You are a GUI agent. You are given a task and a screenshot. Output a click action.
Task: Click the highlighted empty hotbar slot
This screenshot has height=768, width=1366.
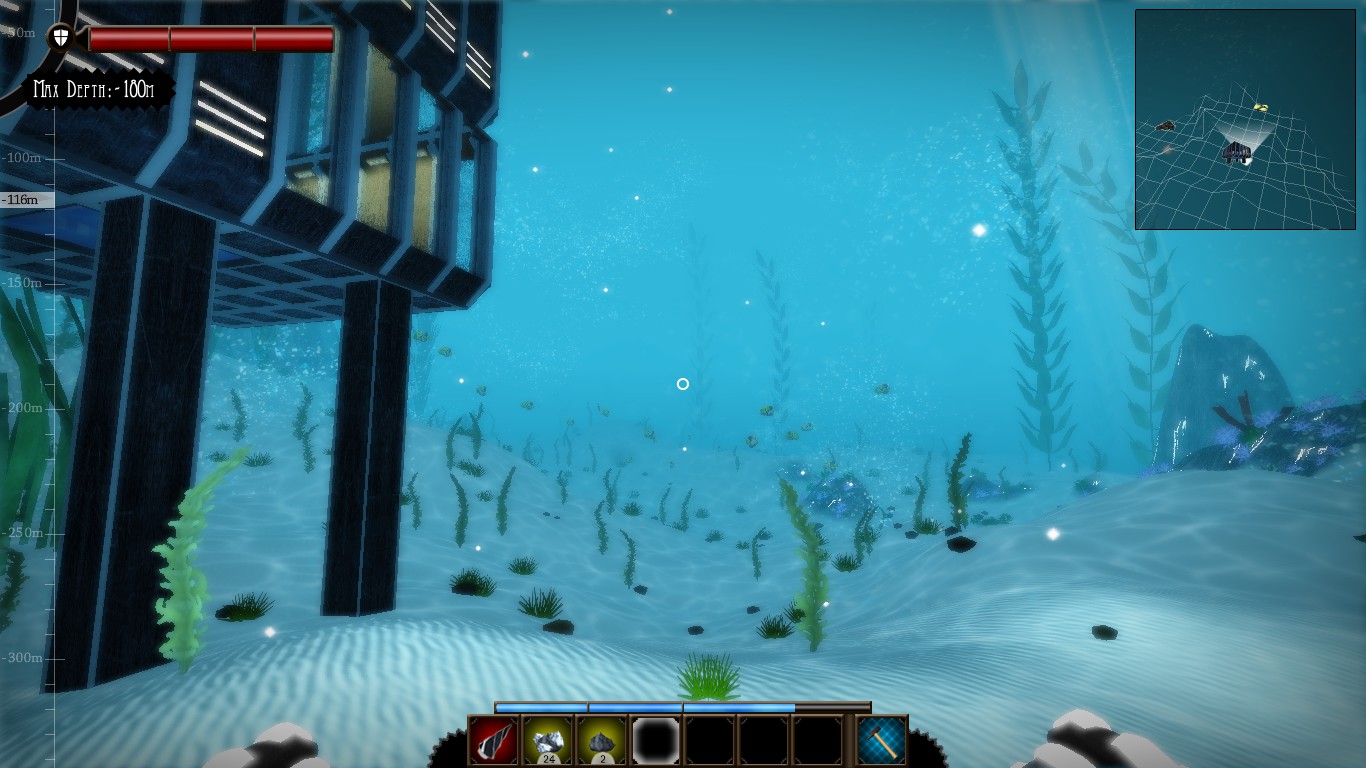pyautogui.click(x=656, y=740)
